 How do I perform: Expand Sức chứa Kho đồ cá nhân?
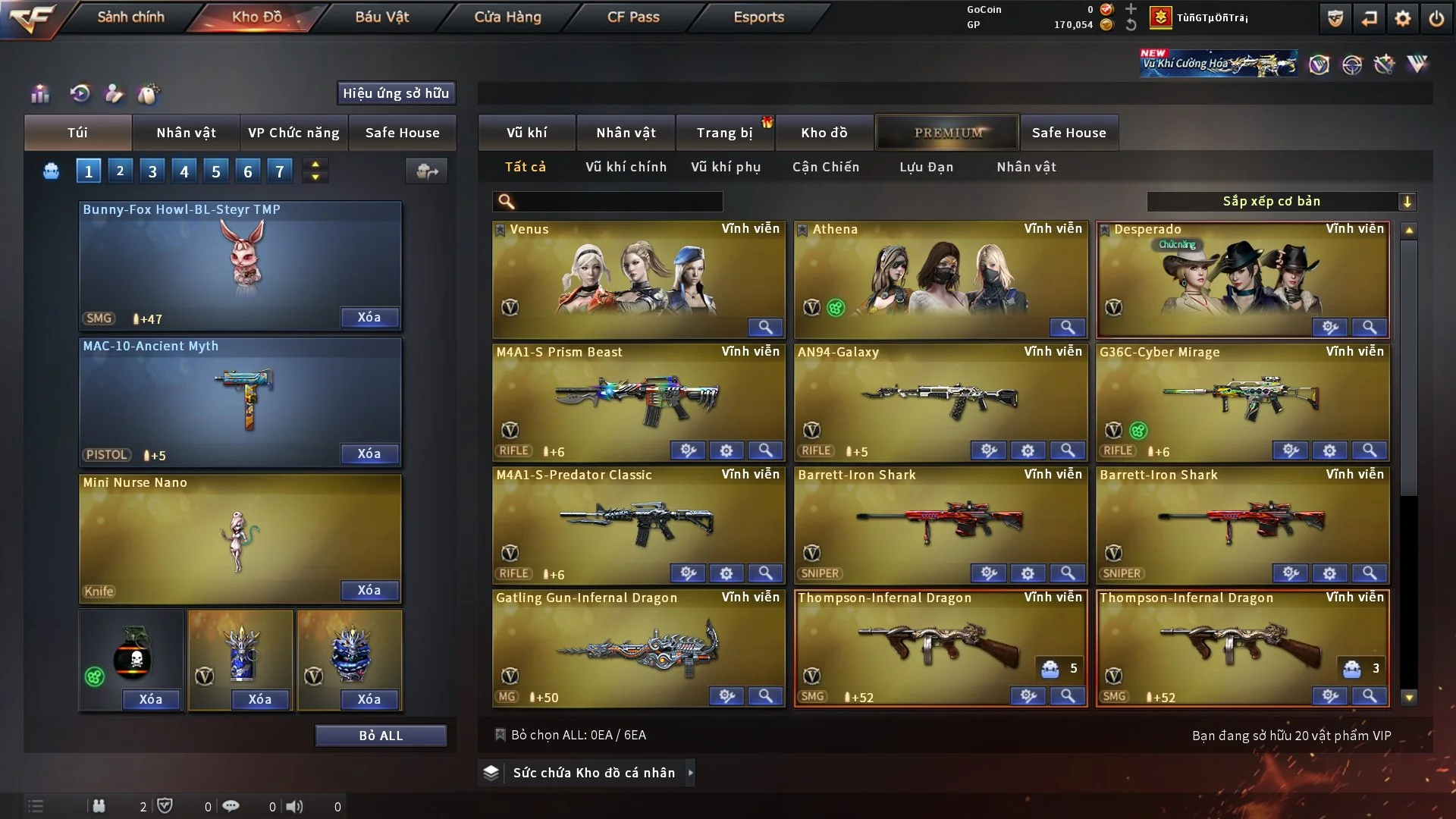click(593, 773)
